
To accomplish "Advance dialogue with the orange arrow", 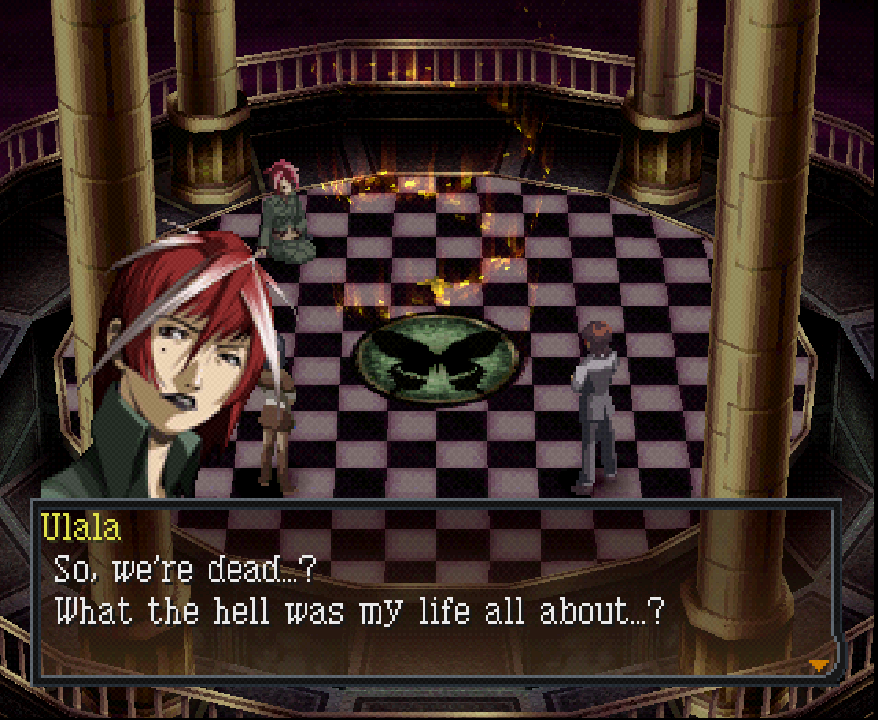I will (x=819, y=665).
